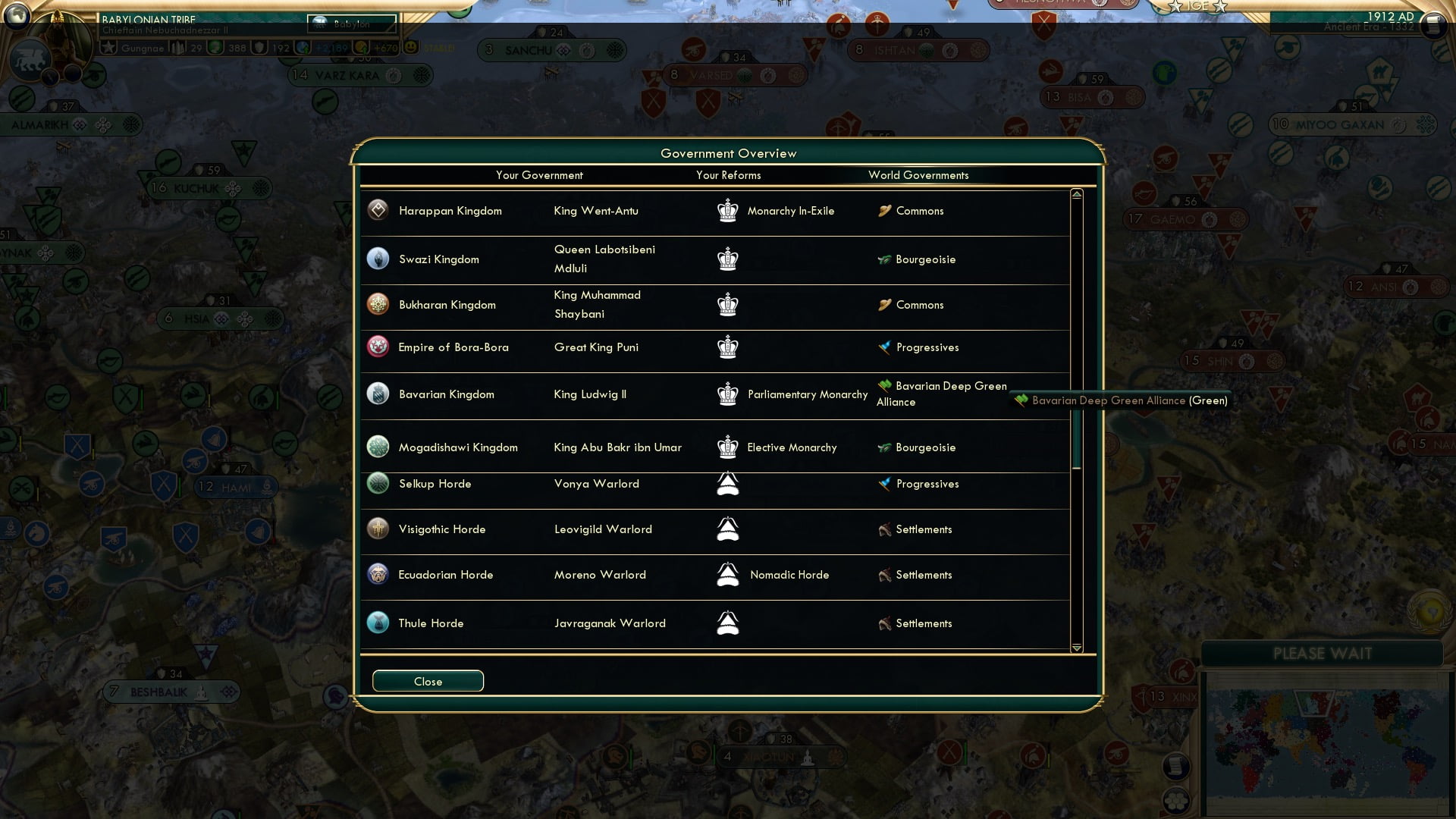Click the Commons quill icon beside Harappan Kingdom
Image resolution: width=1456 pixels, height=819 pixels.
[x=884, y=211]
